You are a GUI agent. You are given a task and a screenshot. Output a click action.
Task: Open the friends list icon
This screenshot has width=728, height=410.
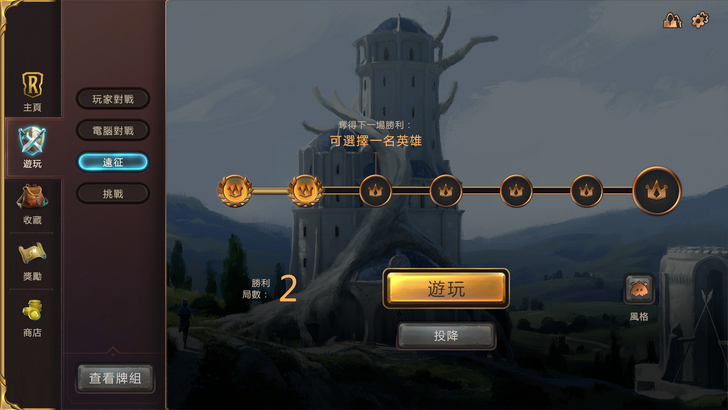point(672,19)
